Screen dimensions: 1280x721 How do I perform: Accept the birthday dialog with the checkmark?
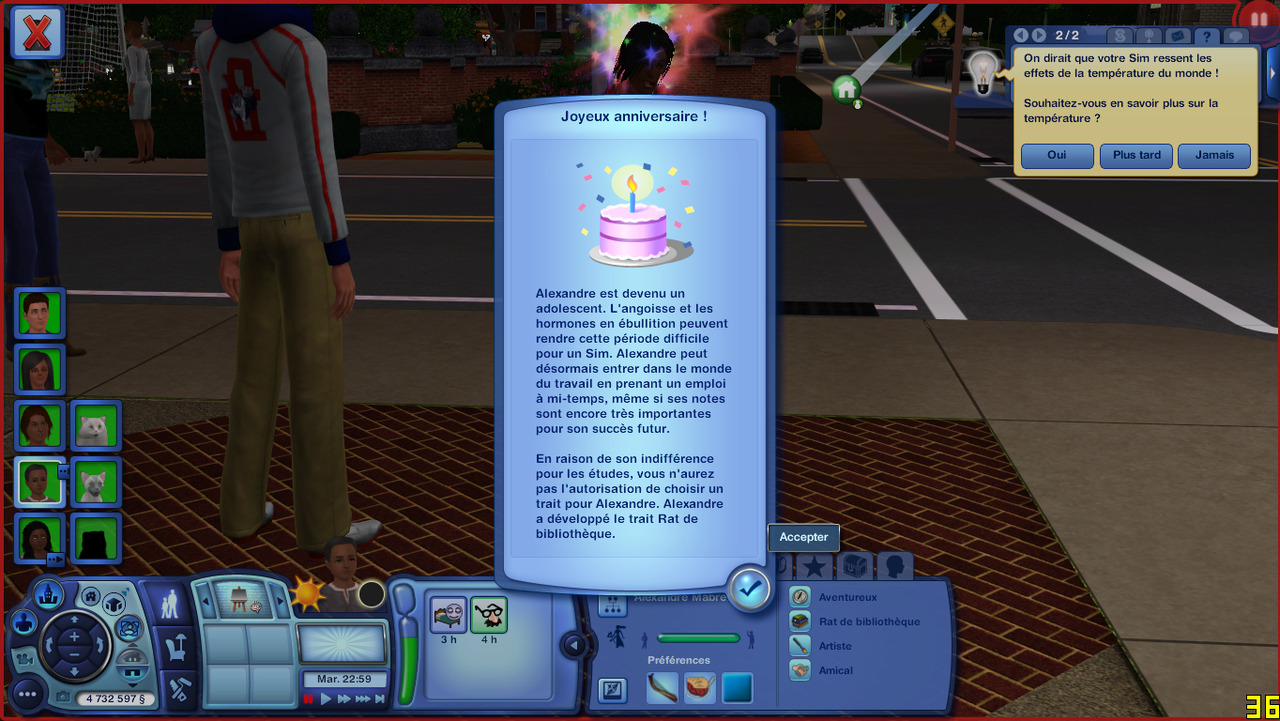(x=749, y=589)
